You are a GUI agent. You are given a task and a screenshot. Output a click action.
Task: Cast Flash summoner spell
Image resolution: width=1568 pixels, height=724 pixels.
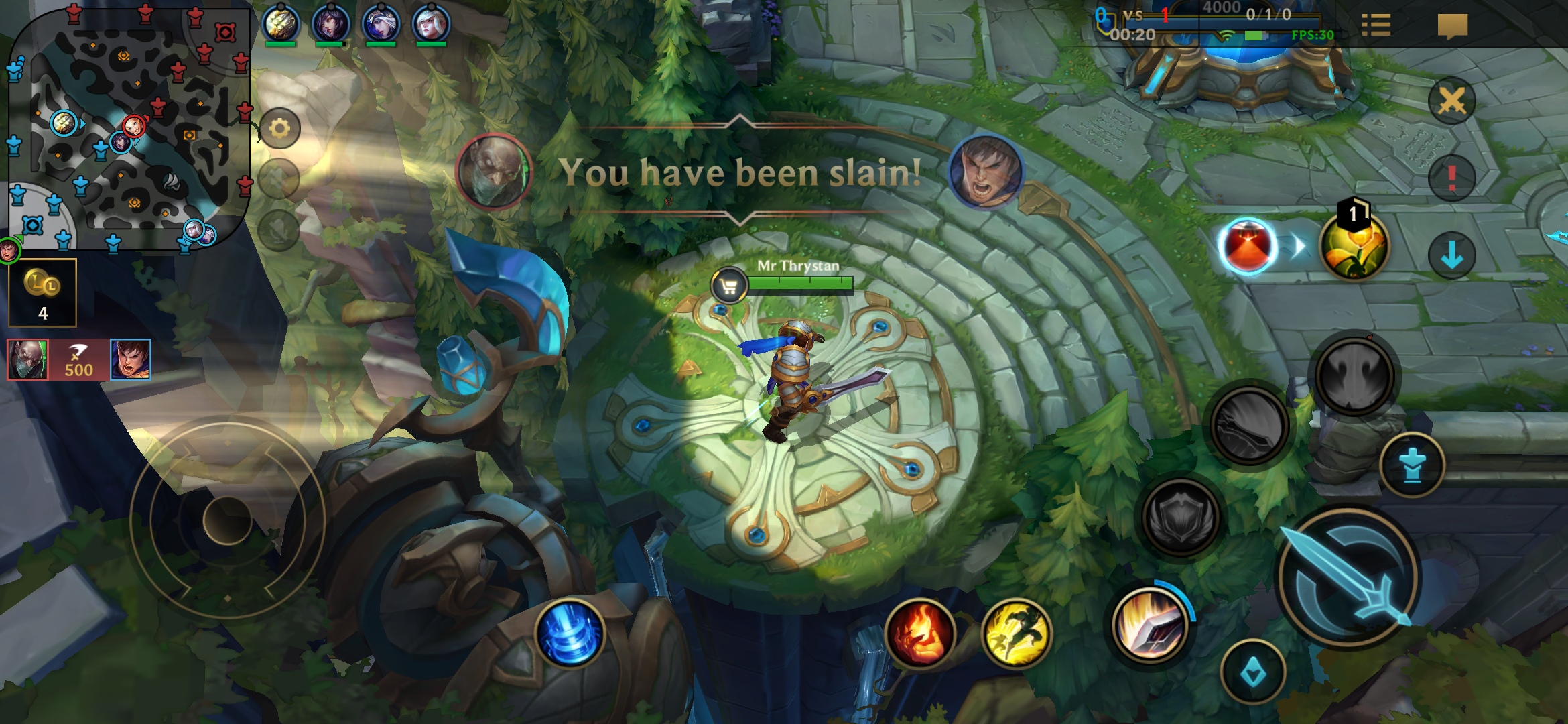(1016, 633)
